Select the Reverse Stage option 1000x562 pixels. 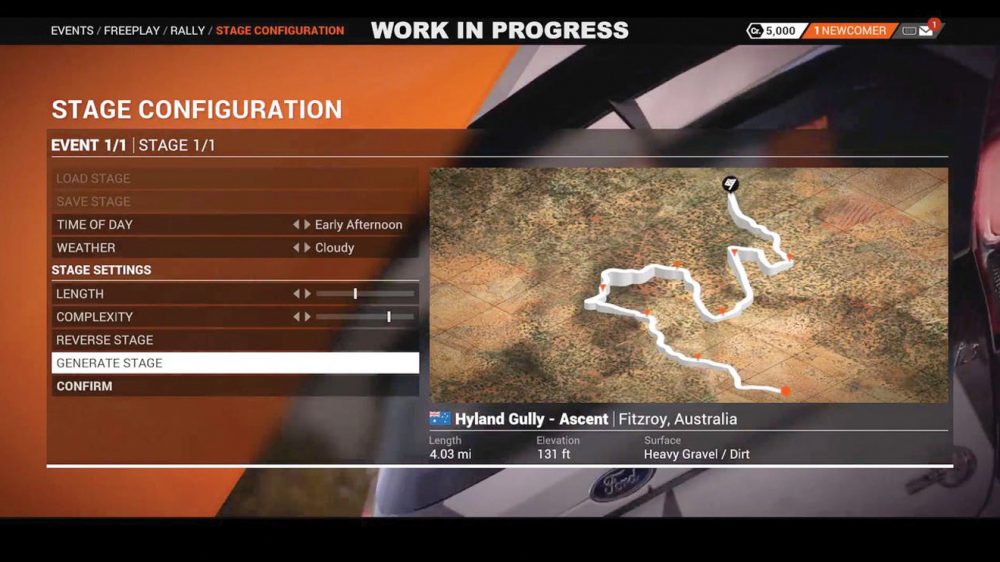click(234, 340)
